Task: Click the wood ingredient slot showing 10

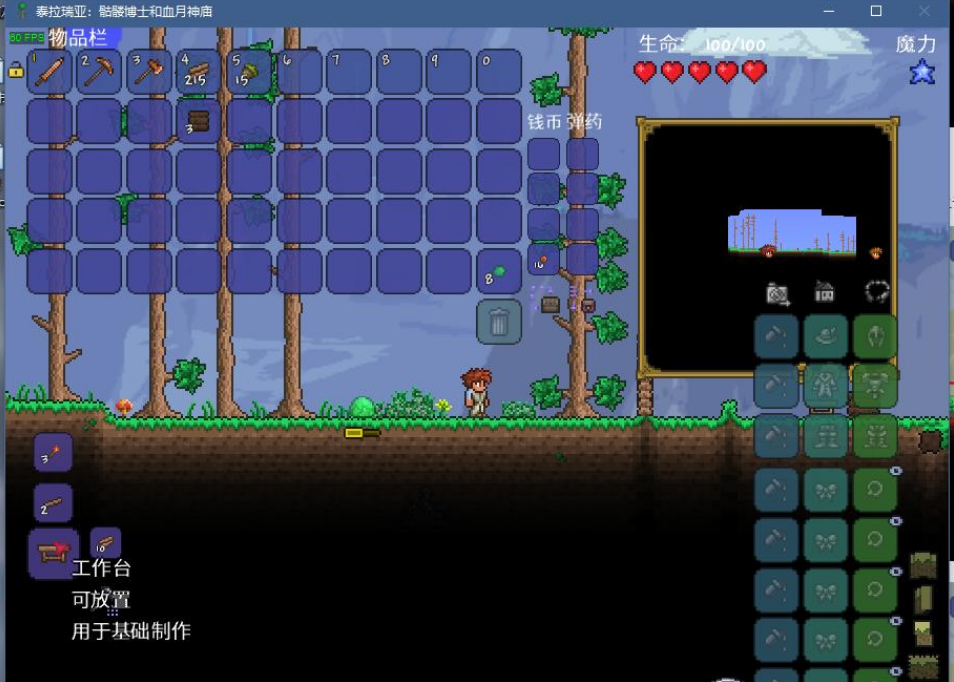Action: pos(105,543)
